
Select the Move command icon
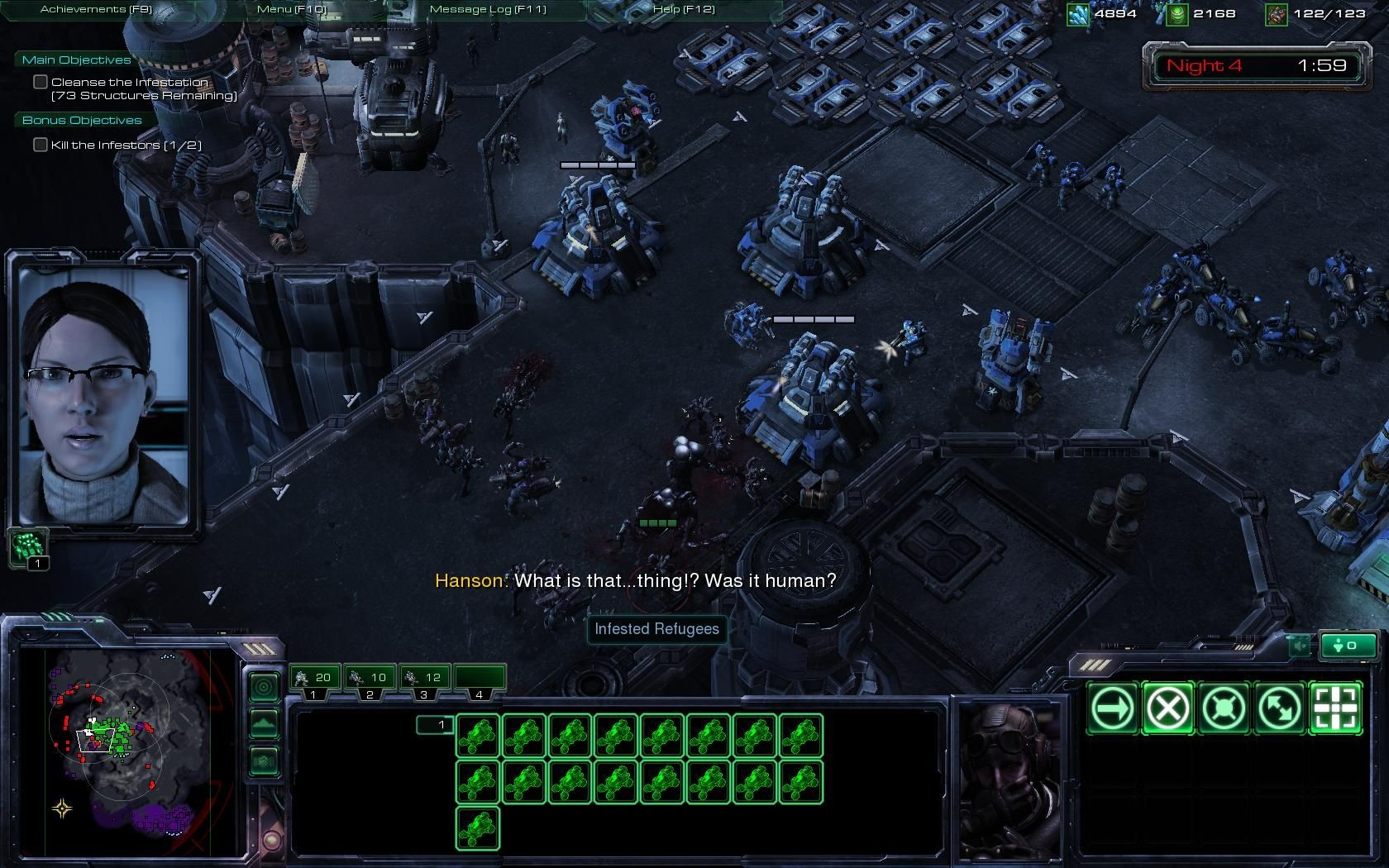[1110, 708]
